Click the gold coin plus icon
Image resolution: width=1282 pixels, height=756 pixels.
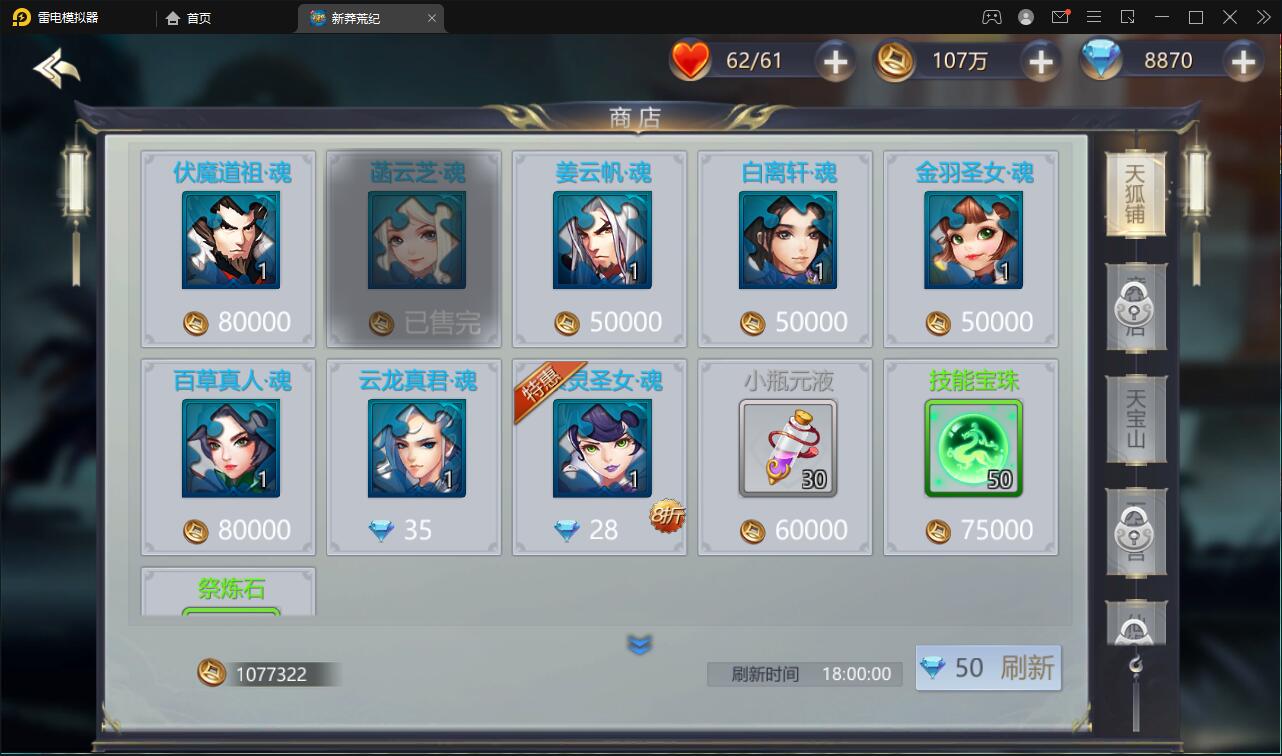pyautogui.click(x=1040, y=61)
